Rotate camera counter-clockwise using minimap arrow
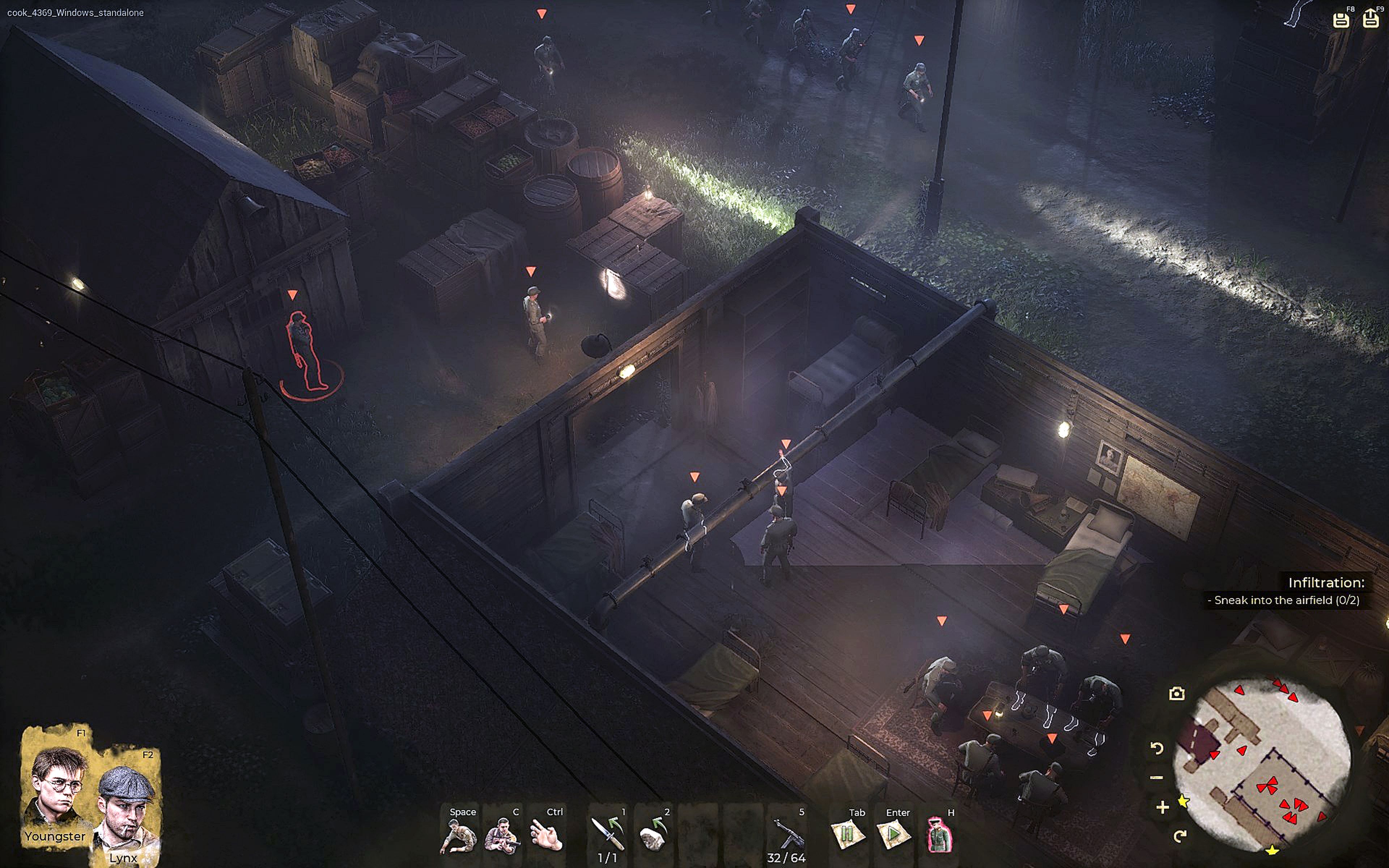This screenshot has width=1389, height=868. [1157, 748]
